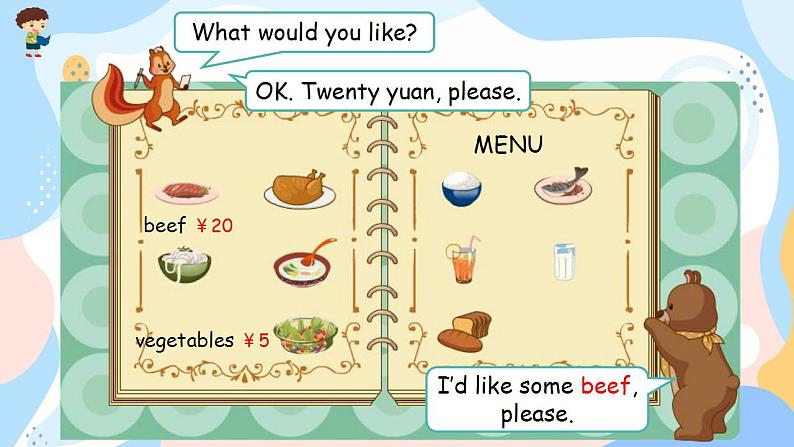This screenshot has height=447, width=794.
Task: Choose the glass of orange juice
Action: pos(463,262)
